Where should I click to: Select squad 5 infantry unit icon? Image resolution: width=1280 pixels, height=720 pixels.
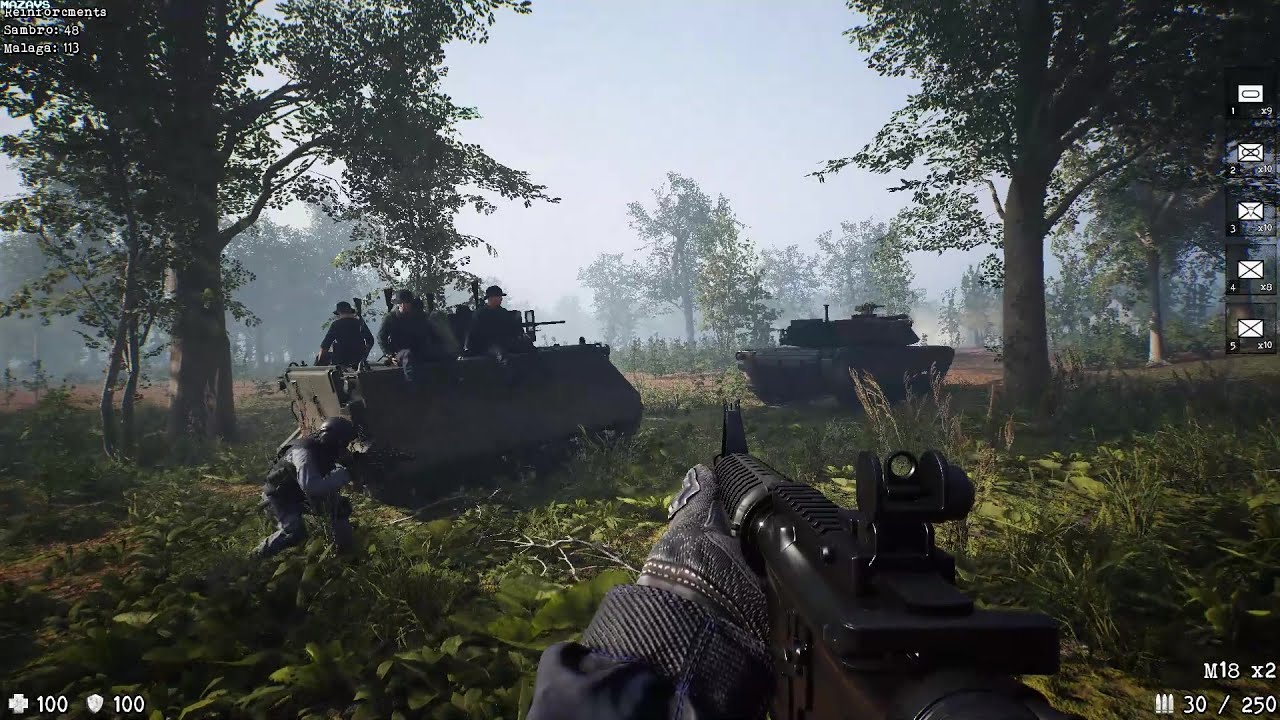1250,328
